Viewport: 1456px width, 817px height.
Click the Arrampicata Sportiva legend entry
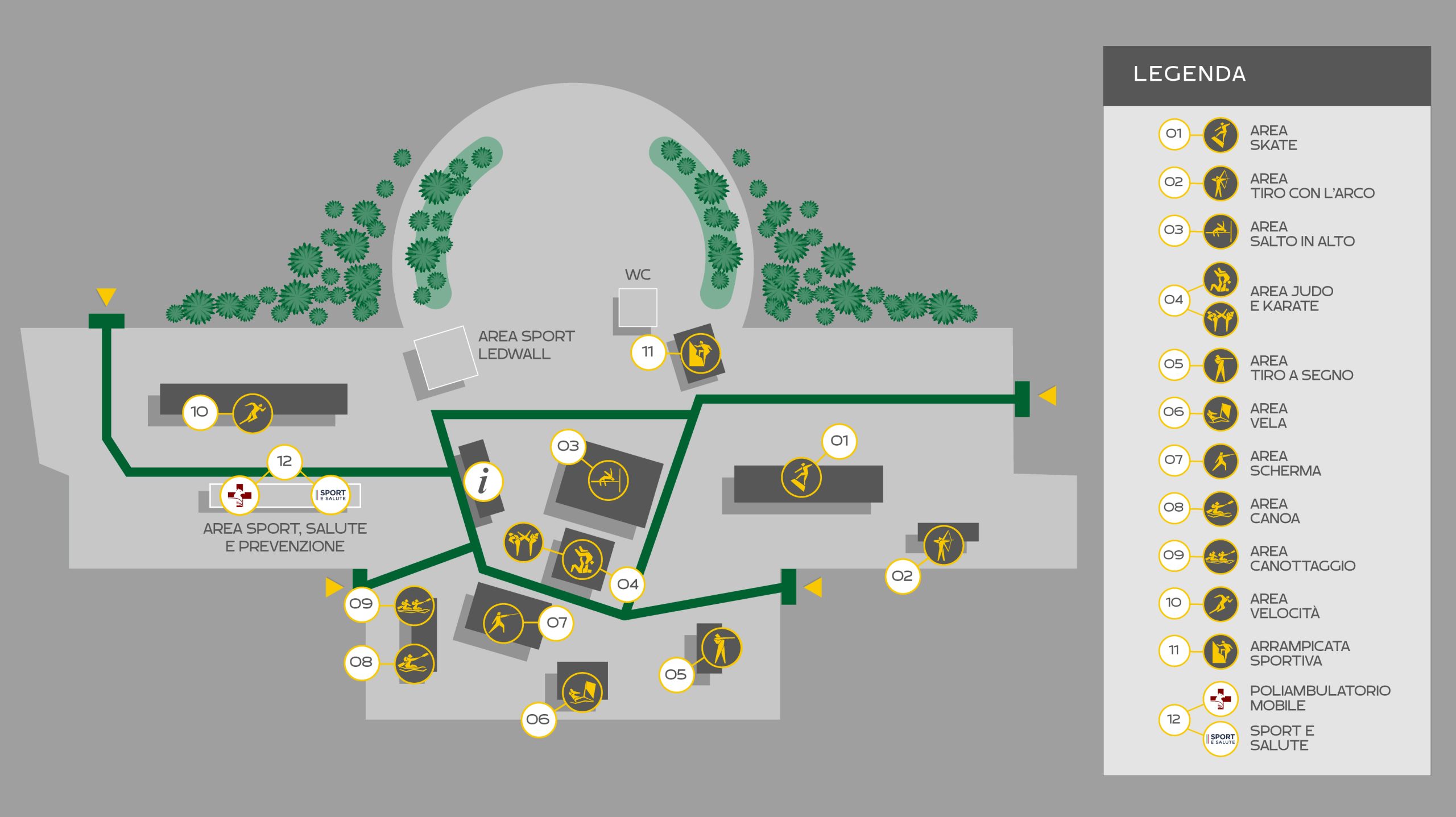click(x=1299, y=653)
